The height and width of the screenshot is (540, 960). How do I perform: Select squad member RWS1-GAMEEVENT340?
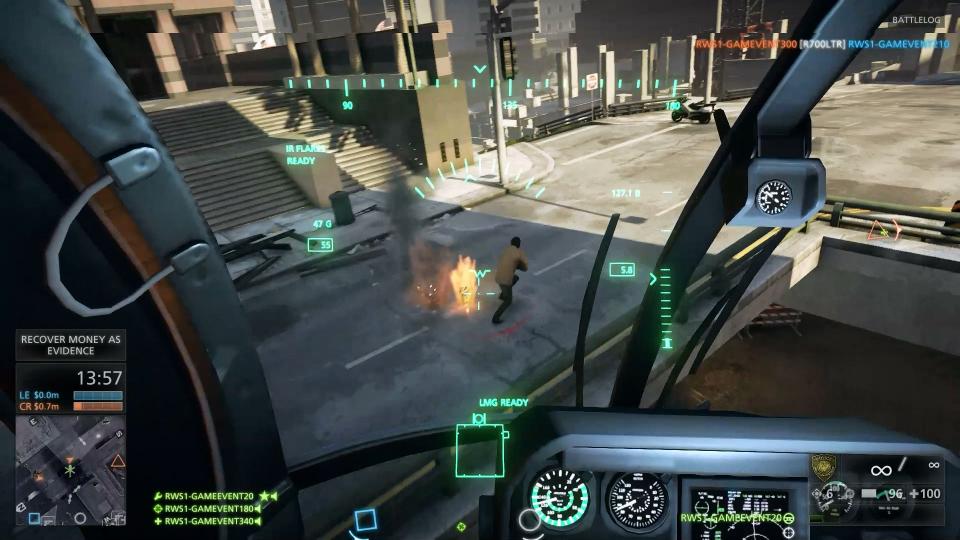click(x=209, y=521)
